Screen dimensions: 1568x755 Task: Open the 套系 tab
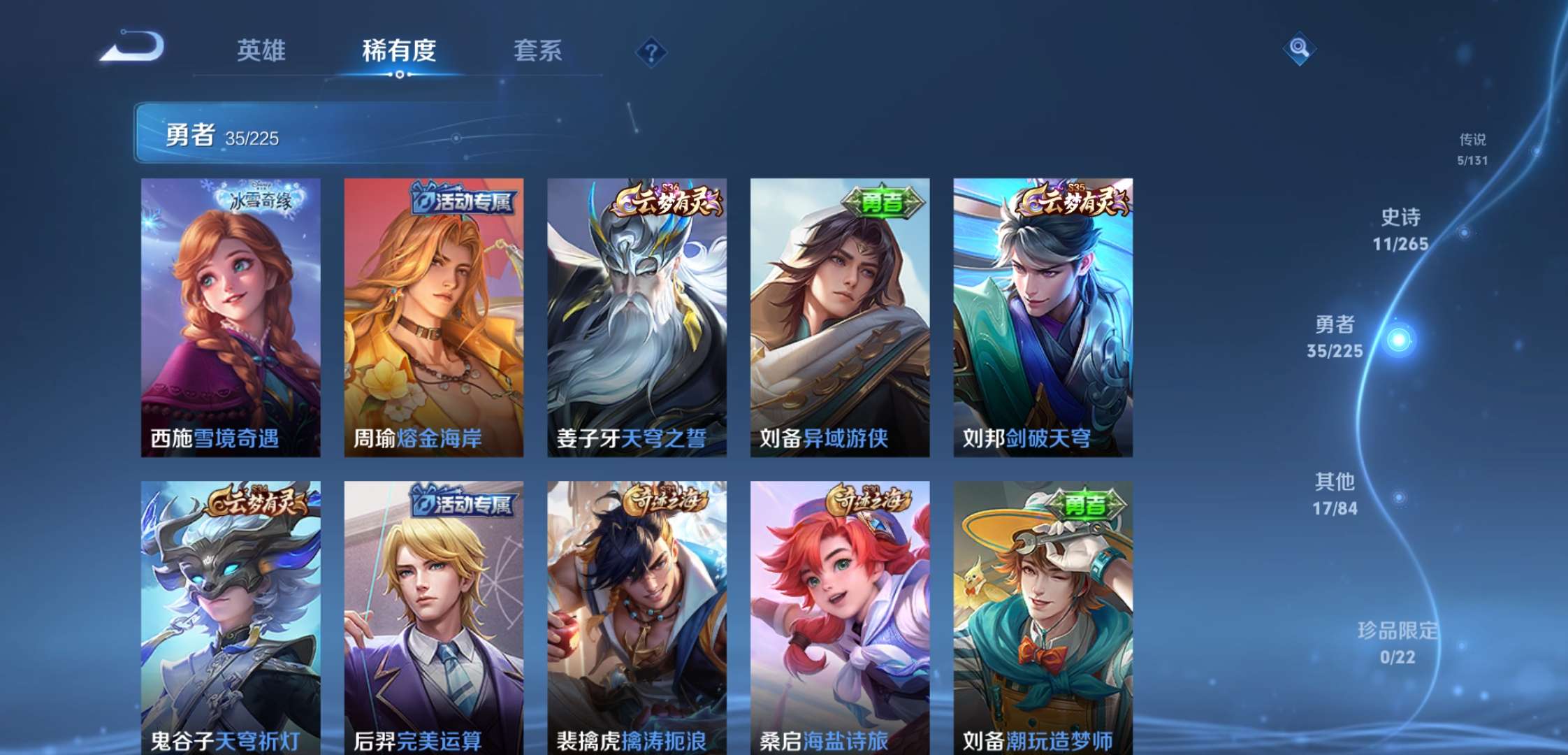[538, 52]
